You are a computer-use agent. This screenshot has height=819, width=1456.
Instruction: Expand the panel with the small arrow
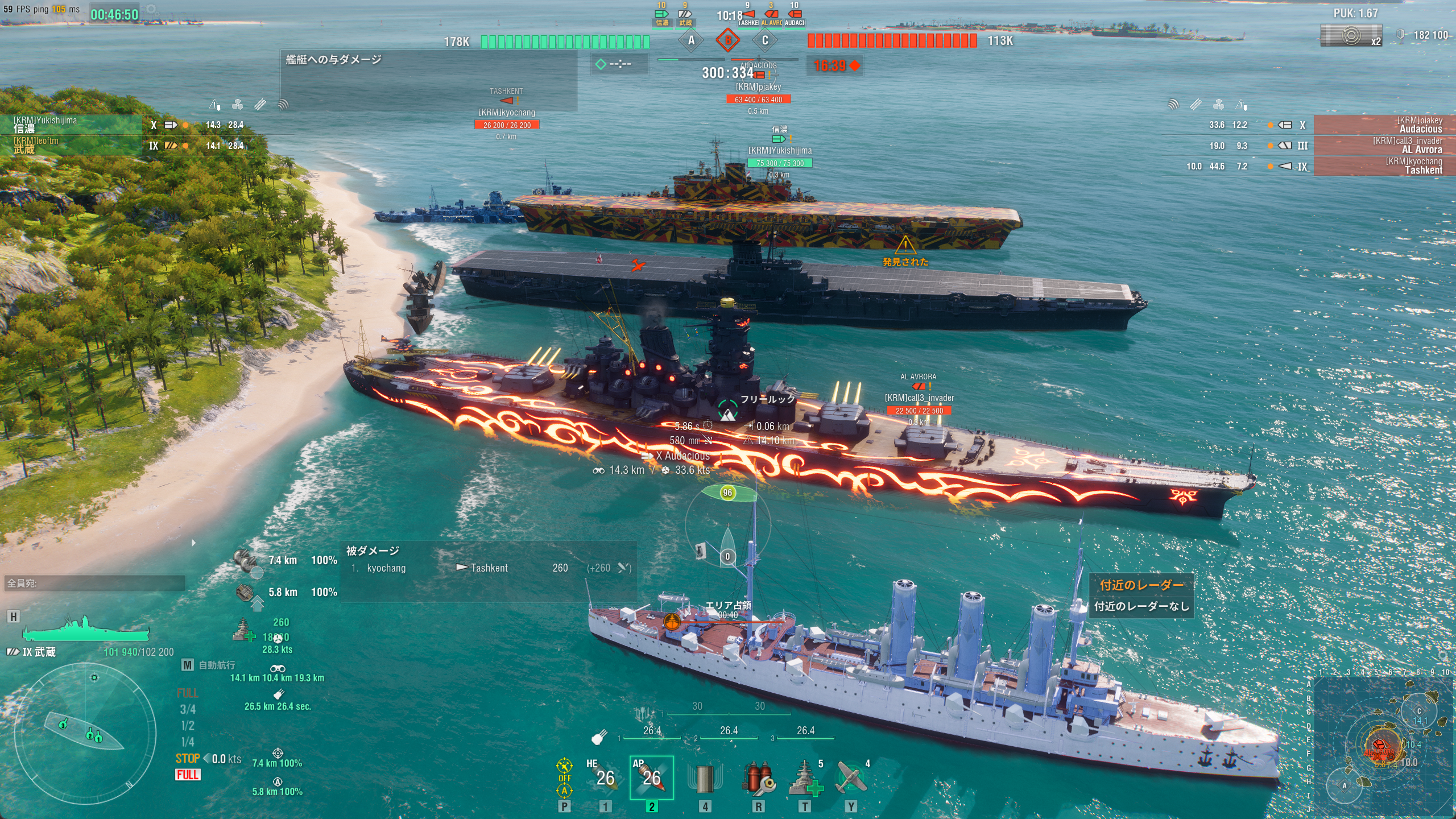(x=194, y=543)
